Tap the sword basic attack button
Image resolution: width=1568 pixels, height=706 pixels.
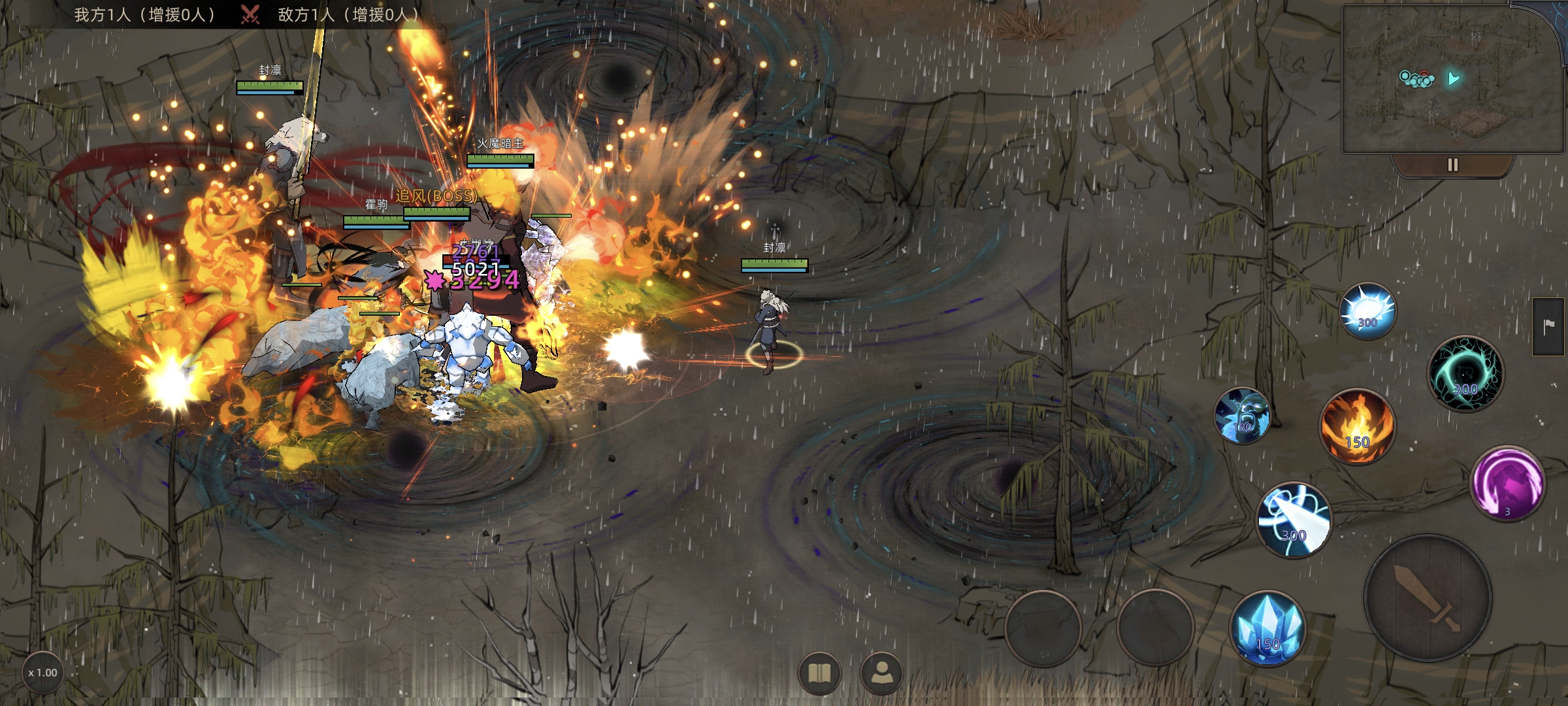[1428, 599]
